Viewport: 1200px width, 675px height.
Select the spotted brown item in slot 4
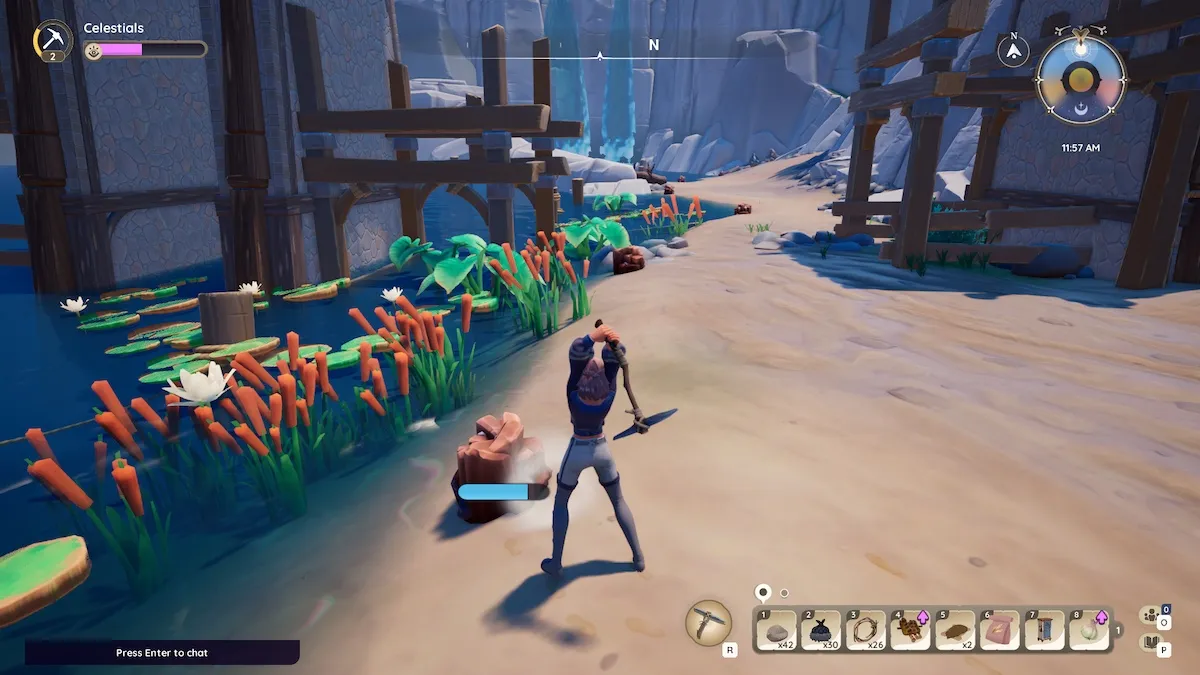(910, 630)
